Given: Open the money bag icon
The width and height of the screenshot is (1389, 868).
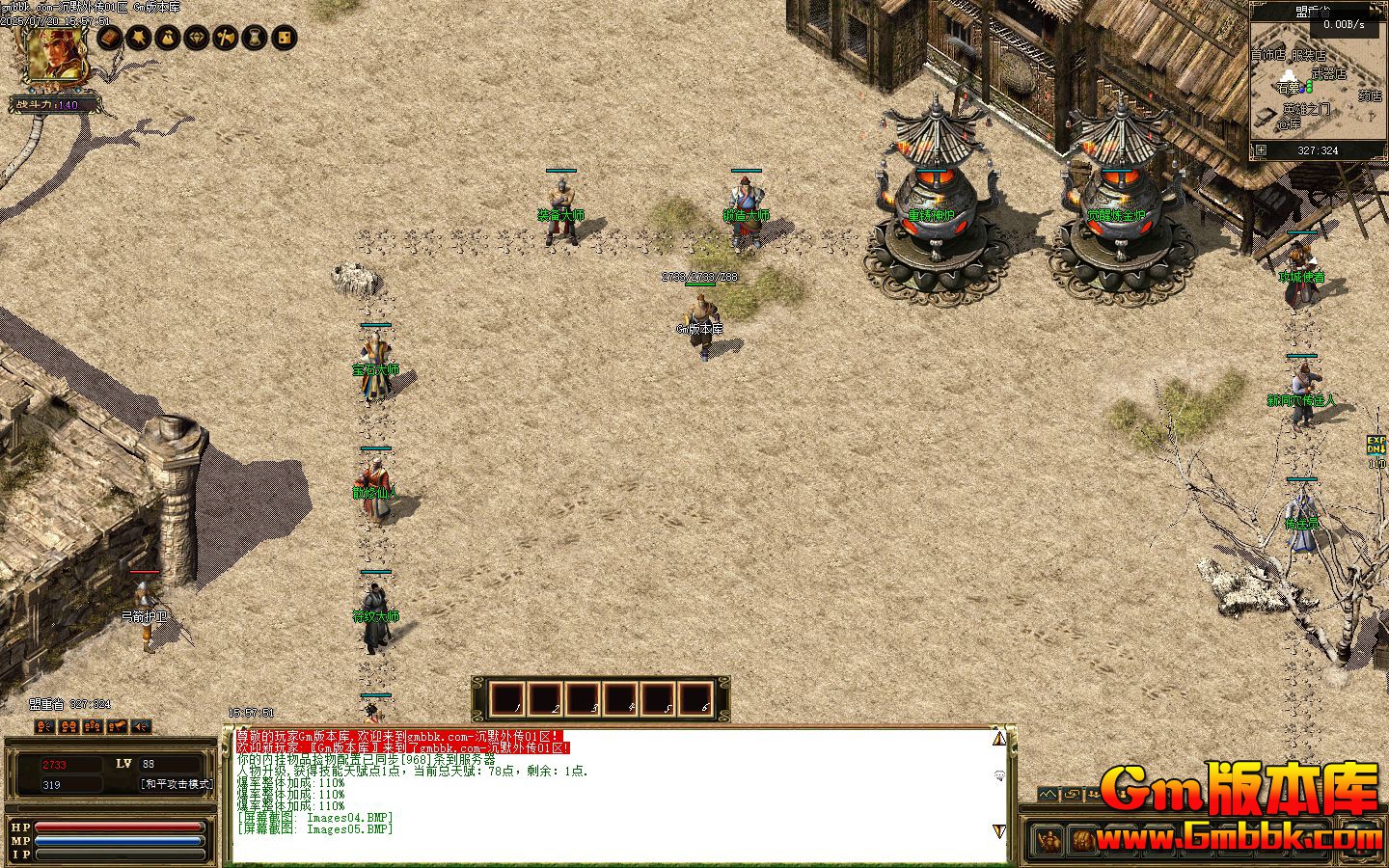Looking at the screenshot, I should pos(168,38).
